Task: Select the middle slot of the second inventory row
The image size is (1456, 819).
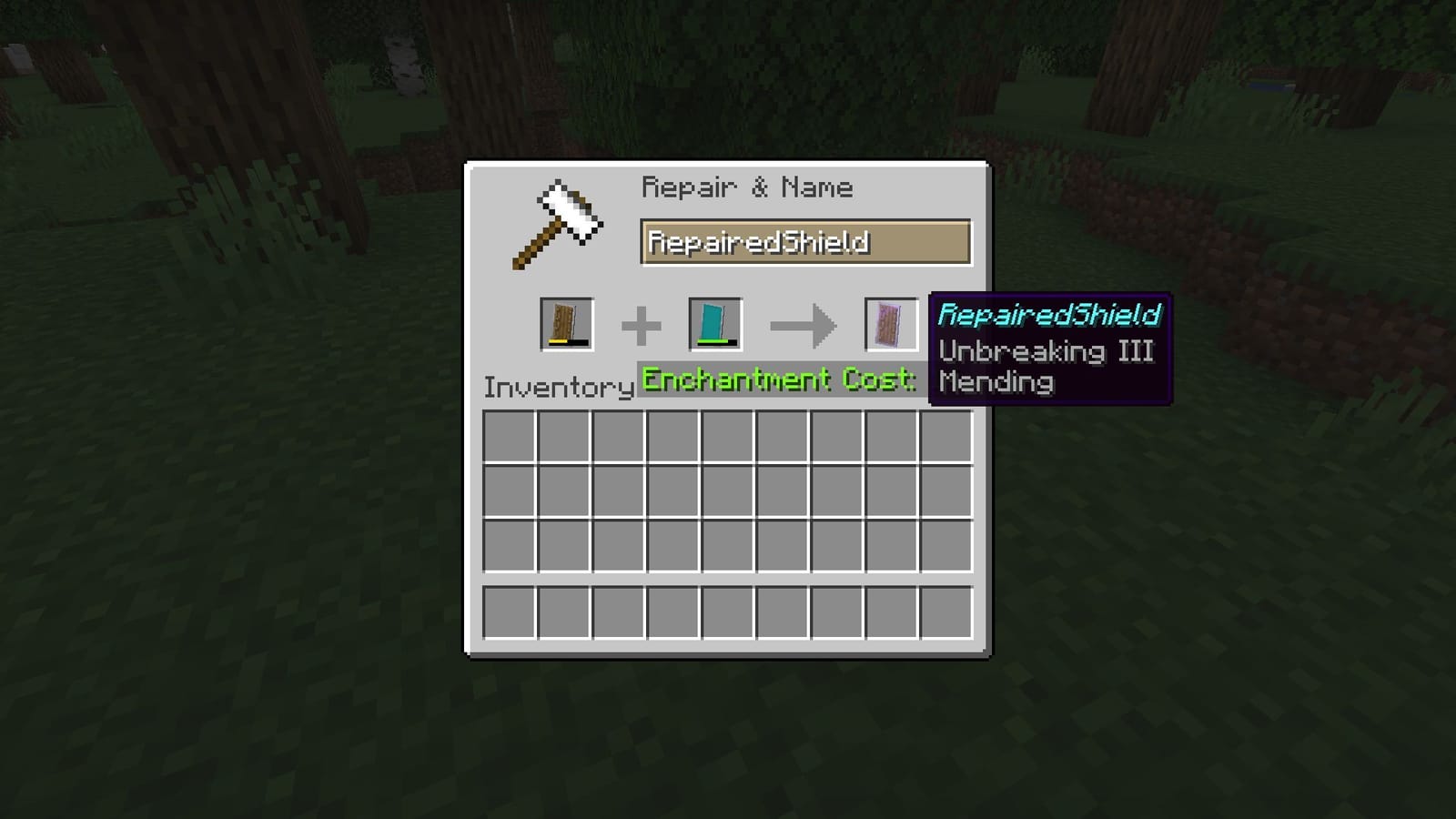Action: [730, 492]
